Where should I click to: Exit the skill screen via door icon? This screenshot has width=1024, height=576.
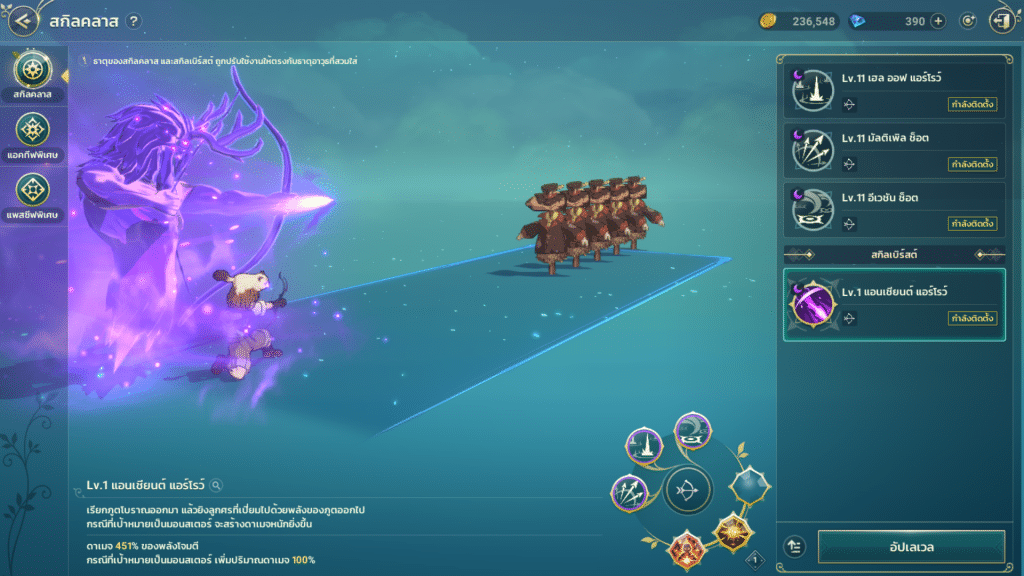(1000, 21)
